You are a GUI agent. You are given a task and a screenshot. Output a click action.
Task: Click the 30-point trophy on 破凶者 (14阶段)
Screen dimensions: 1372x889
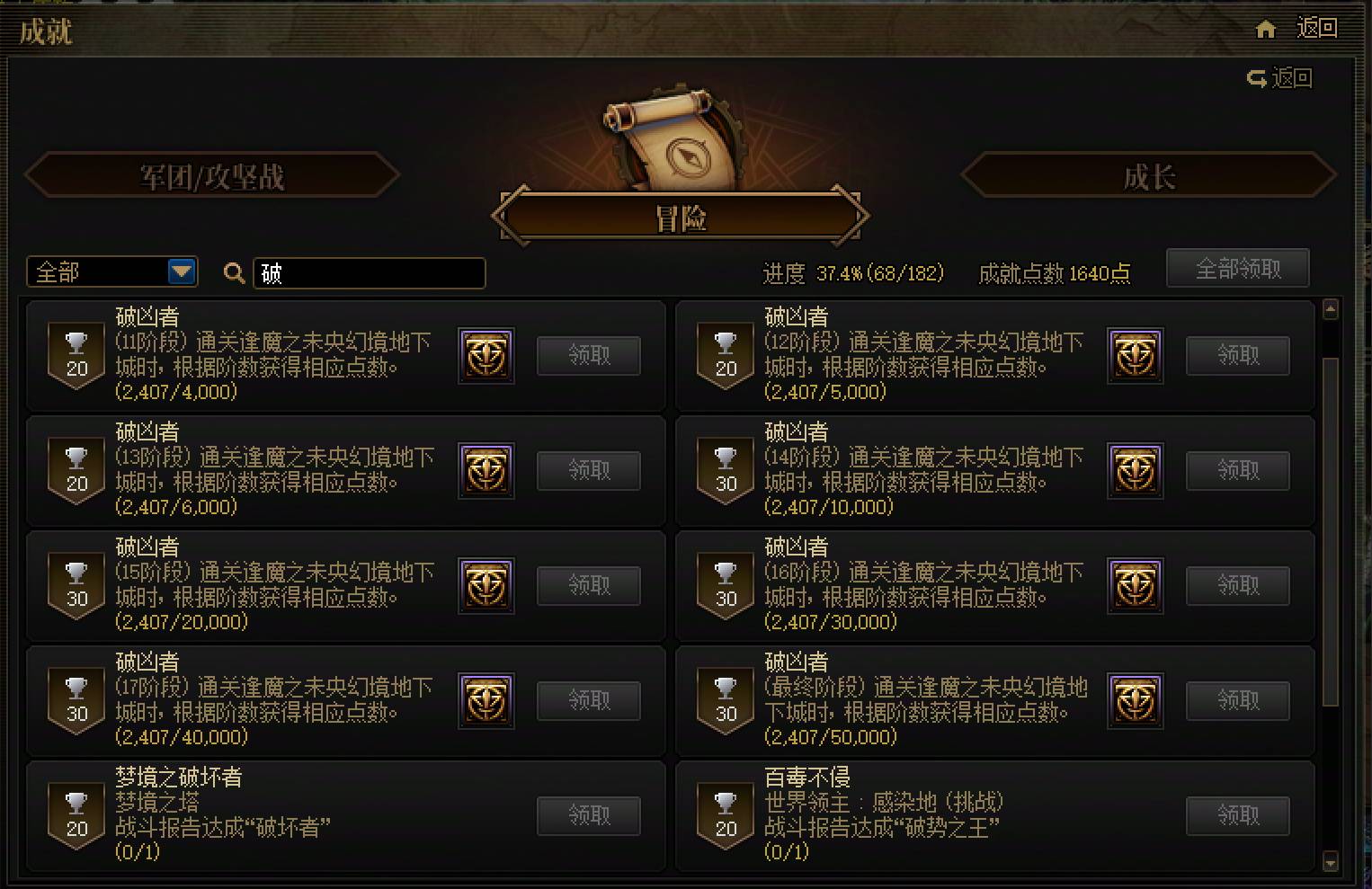725,471
